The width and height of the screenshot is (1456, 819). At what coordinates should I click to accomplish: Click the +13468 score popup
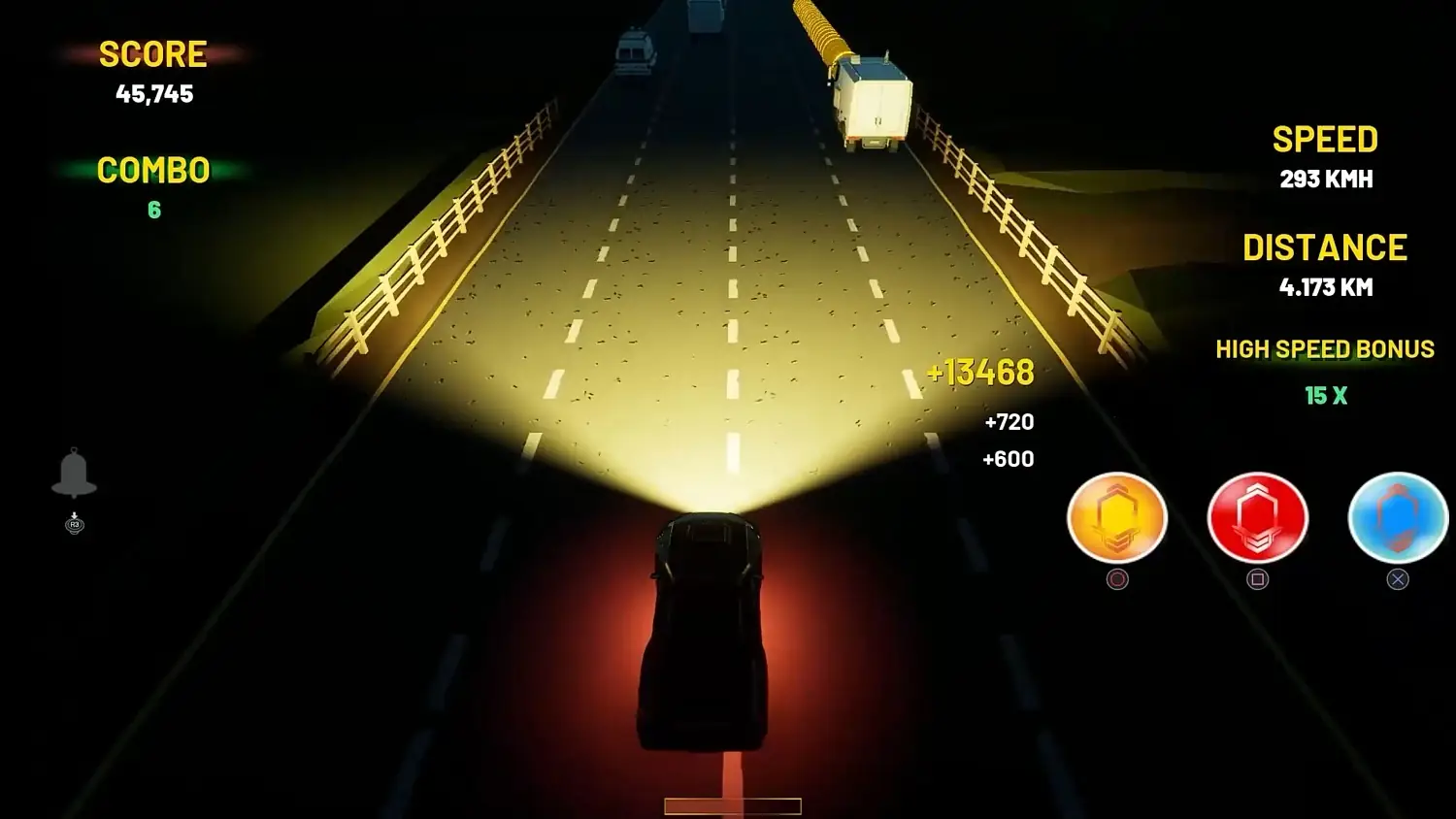tap(981, 372)
